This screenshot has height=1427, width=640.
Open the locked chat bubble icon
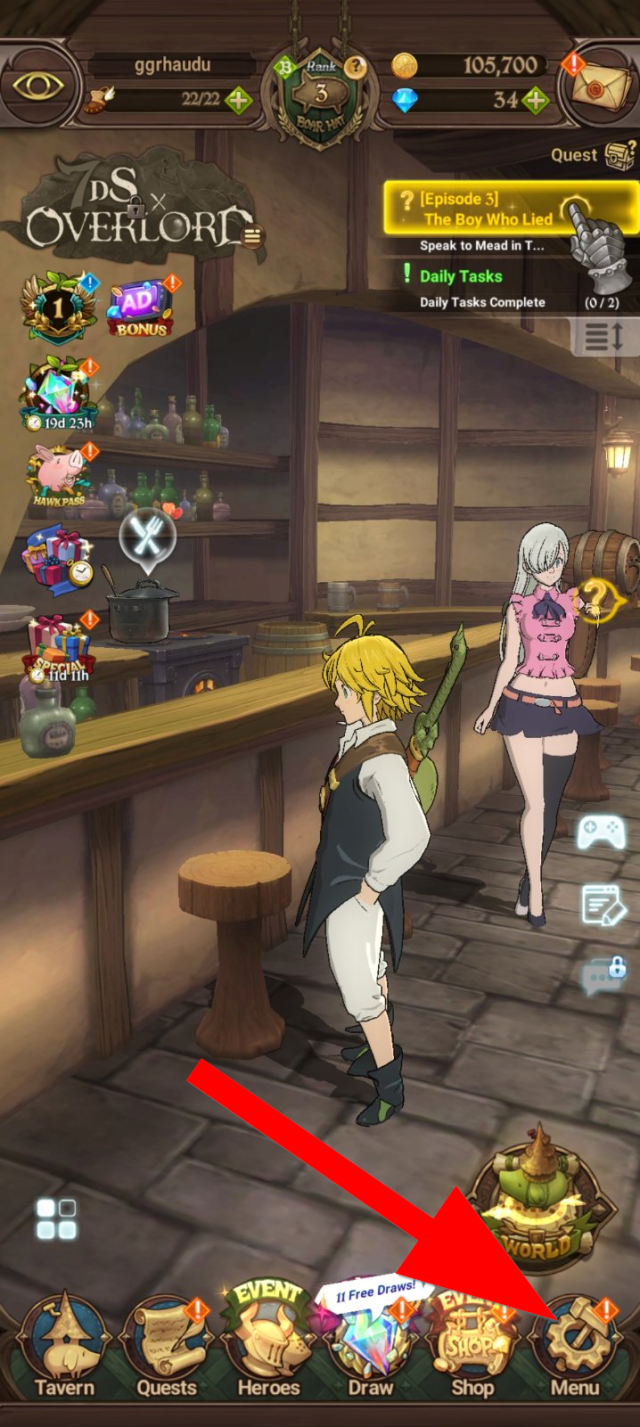pyautogui.click(x=604, y=973)
